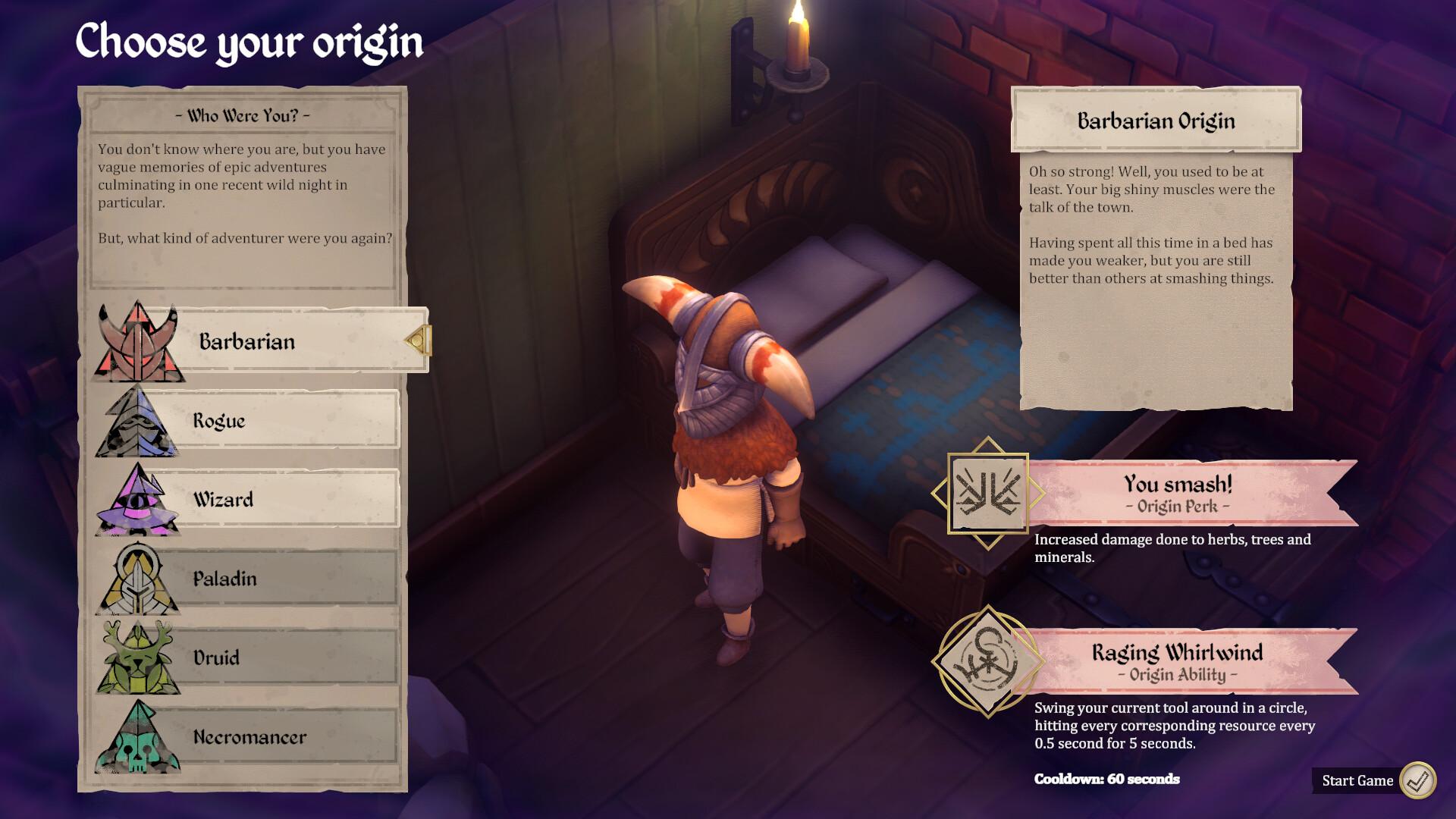This screenshot has width=1456, height=819.
Task: Select the Wizard hat icon
Action: click(x=138, y=498)
